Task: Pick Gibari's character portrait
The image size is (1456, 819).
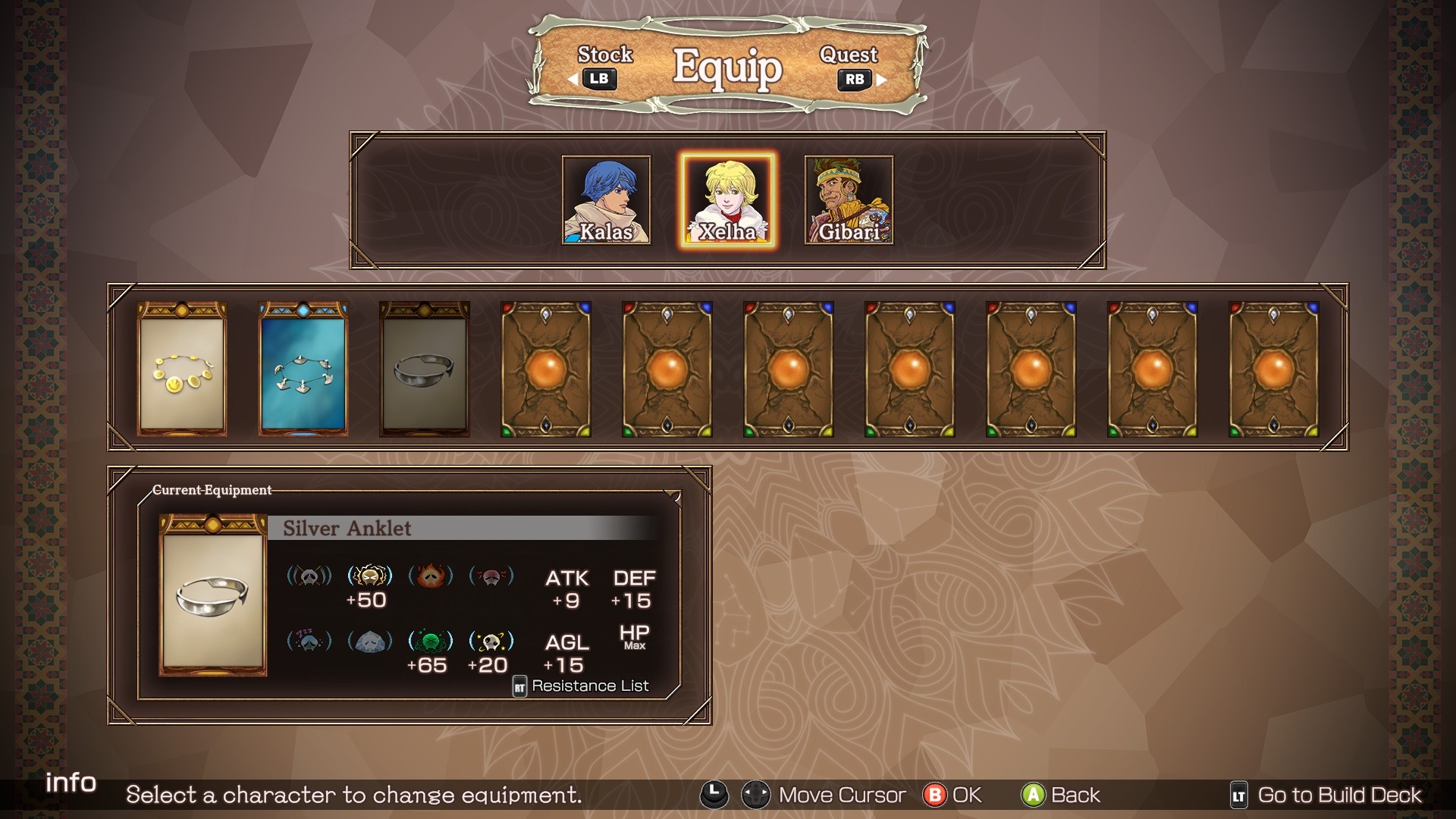Action: [849, 200]
